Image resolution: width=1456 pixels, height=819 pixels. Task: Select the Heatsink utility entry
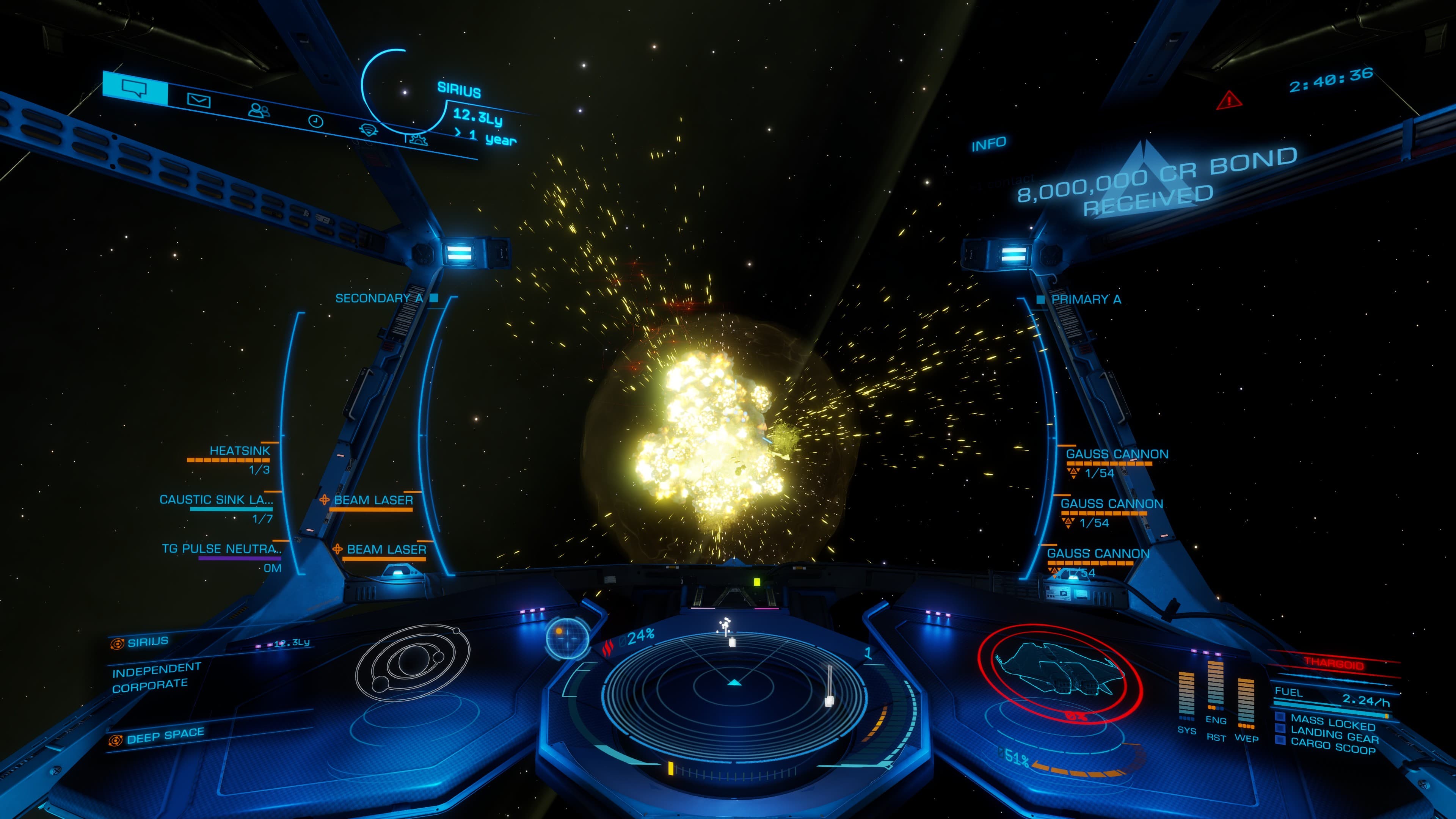coord(239,451)
